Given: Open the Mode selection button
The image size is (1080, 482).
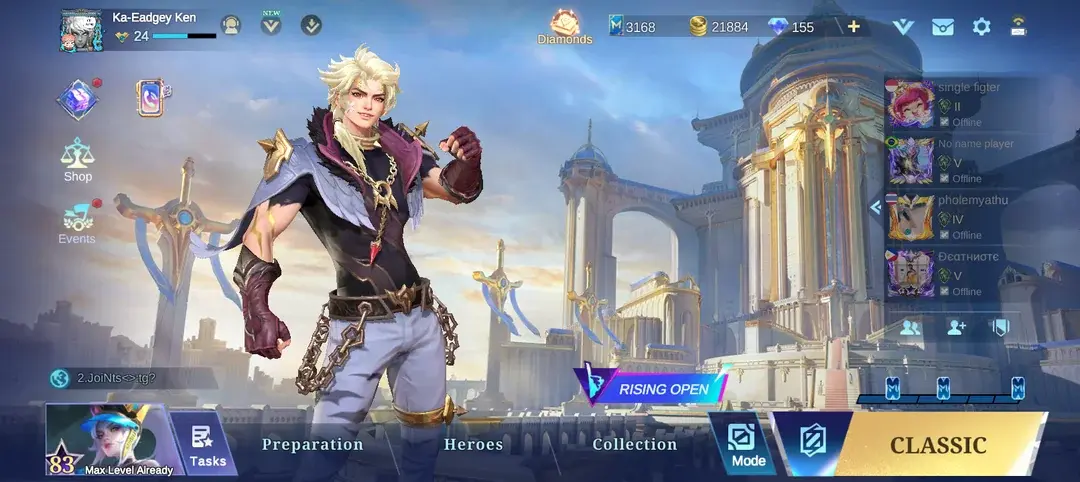Looking at the screenshot, I should coord(747,445).
